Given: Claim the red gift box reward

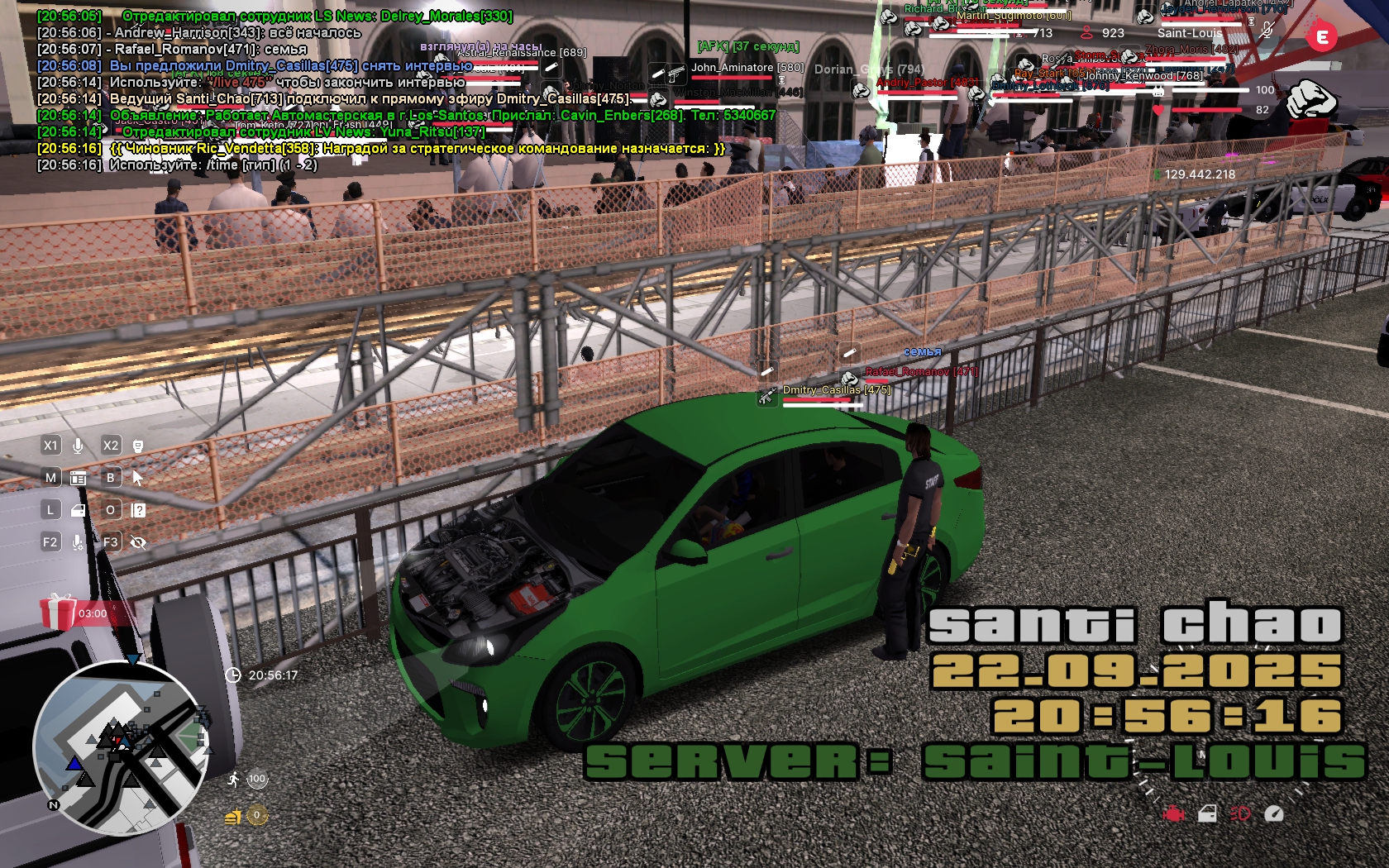Looking at the screenshot, I should coord(58,612).
